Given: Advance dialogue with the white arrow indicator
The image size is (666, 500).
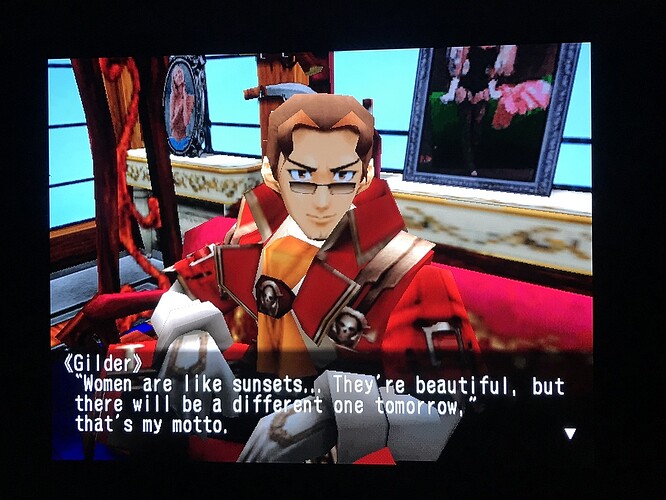Looking at the screenshot, I should [x=570, y=433].
